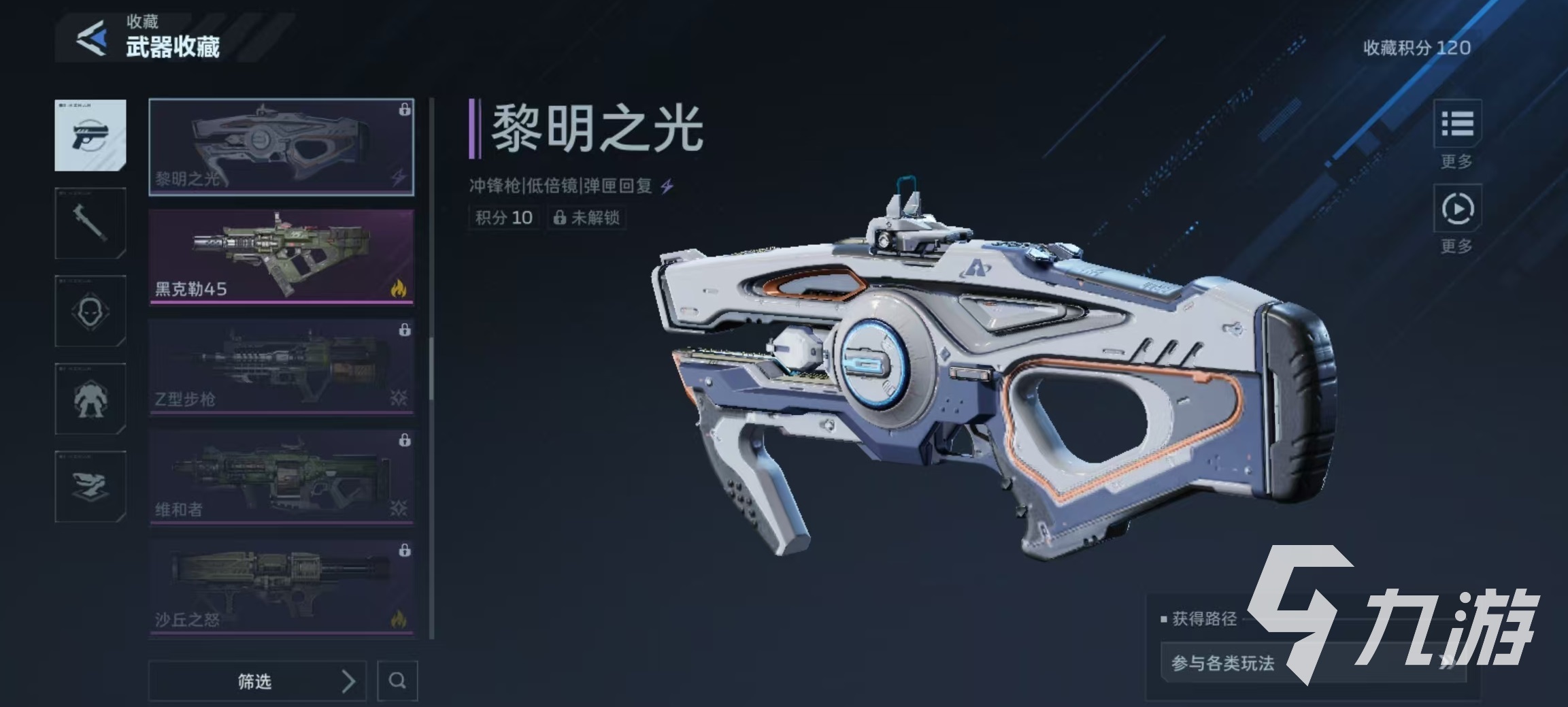This screenshot has width=1568, height=707.
Task: Open the melee weapons category icon
Action: click(90, 225)
